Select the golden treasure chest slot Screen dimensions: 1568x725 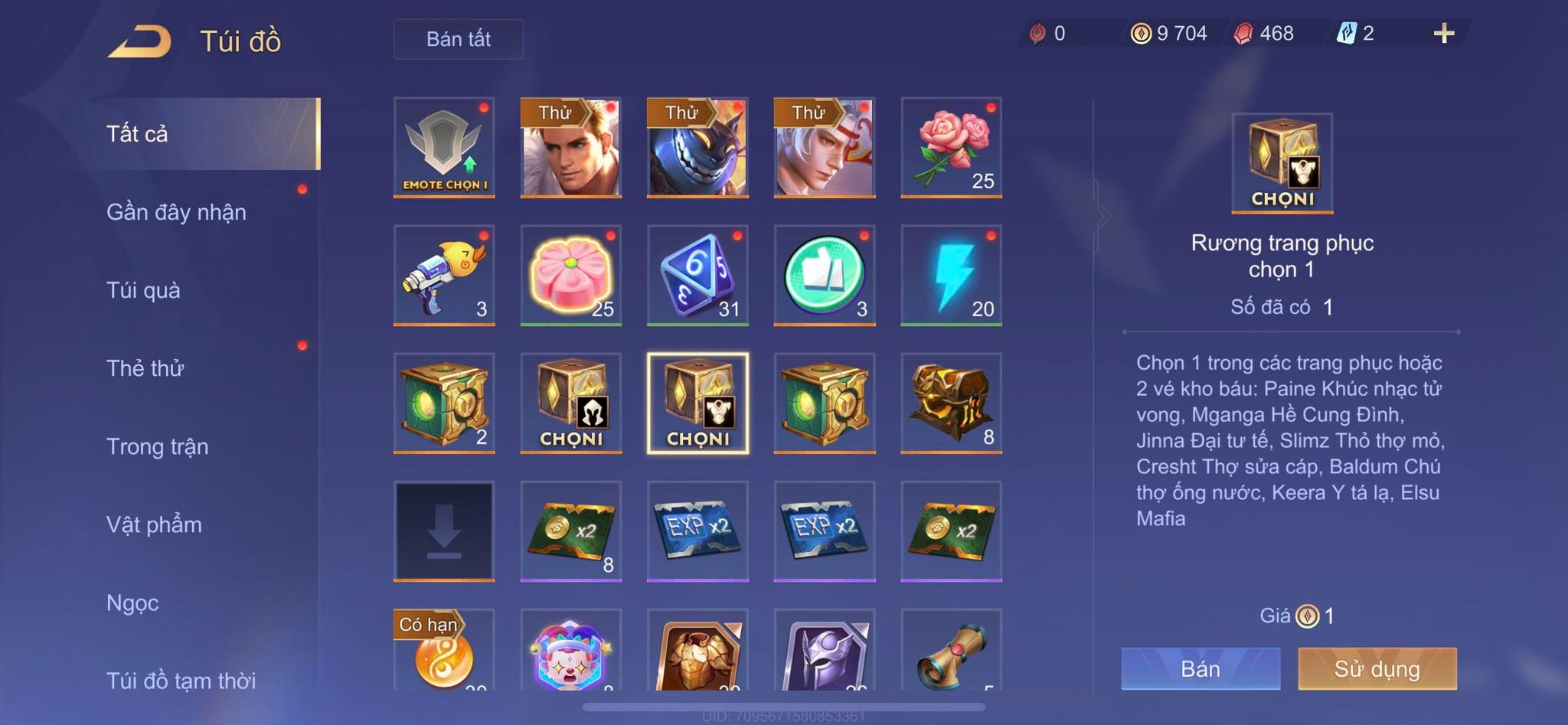(951, 403)
